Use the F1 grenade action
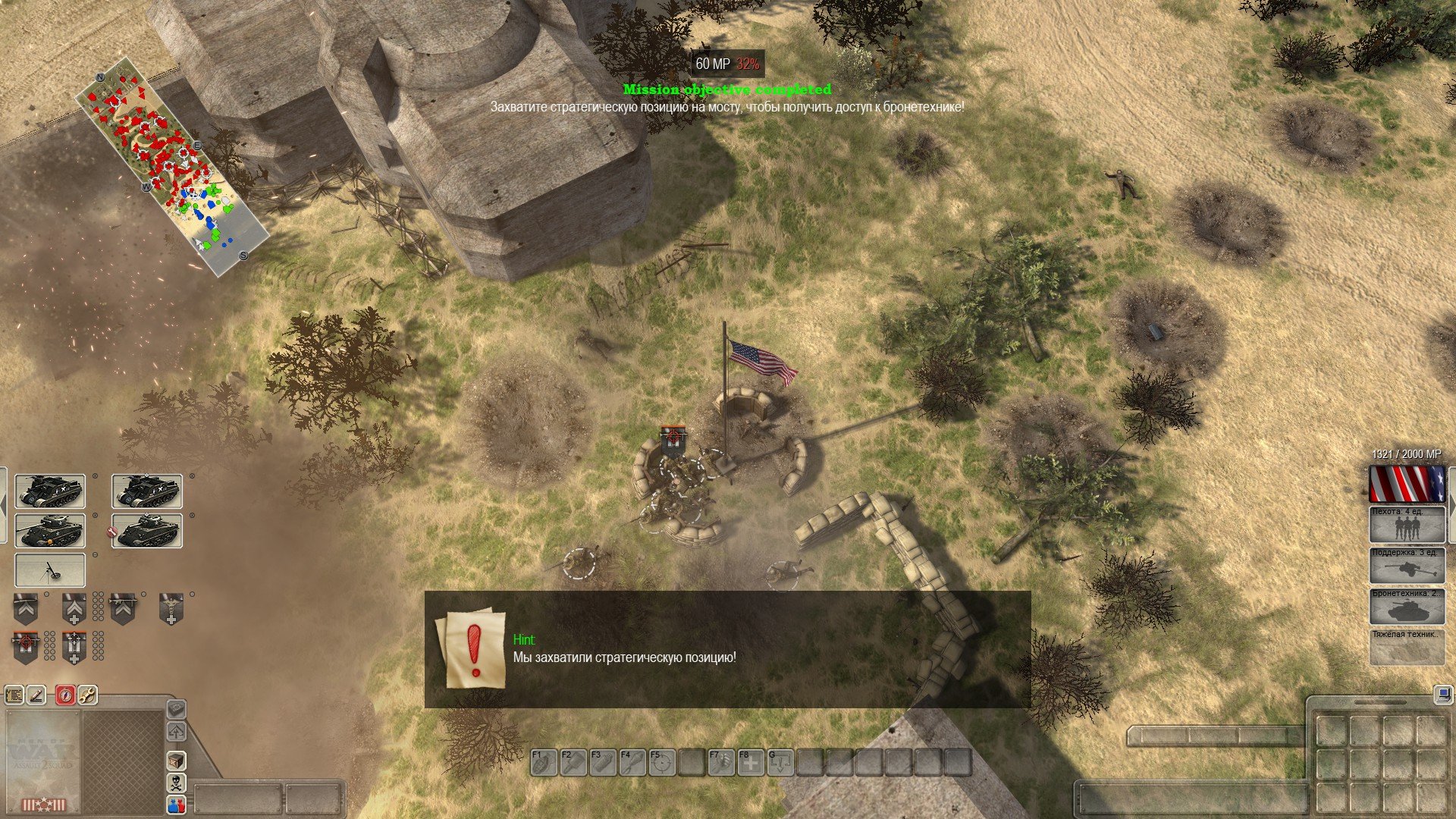Viewport: 1456px width, 819px height. pyautogui.click(x=543, y=762)
